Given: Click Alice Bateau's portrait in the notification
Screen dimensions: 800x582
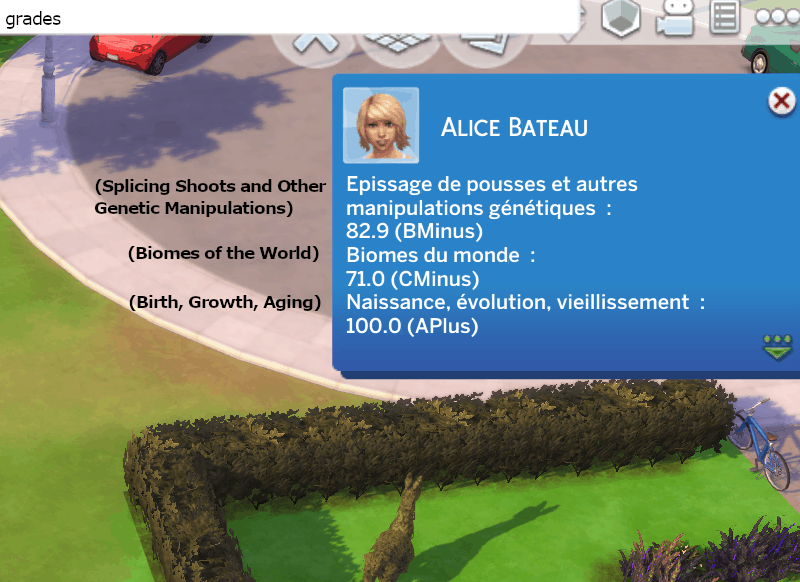Looking at the screenshot, I should (x=381, y=125).
